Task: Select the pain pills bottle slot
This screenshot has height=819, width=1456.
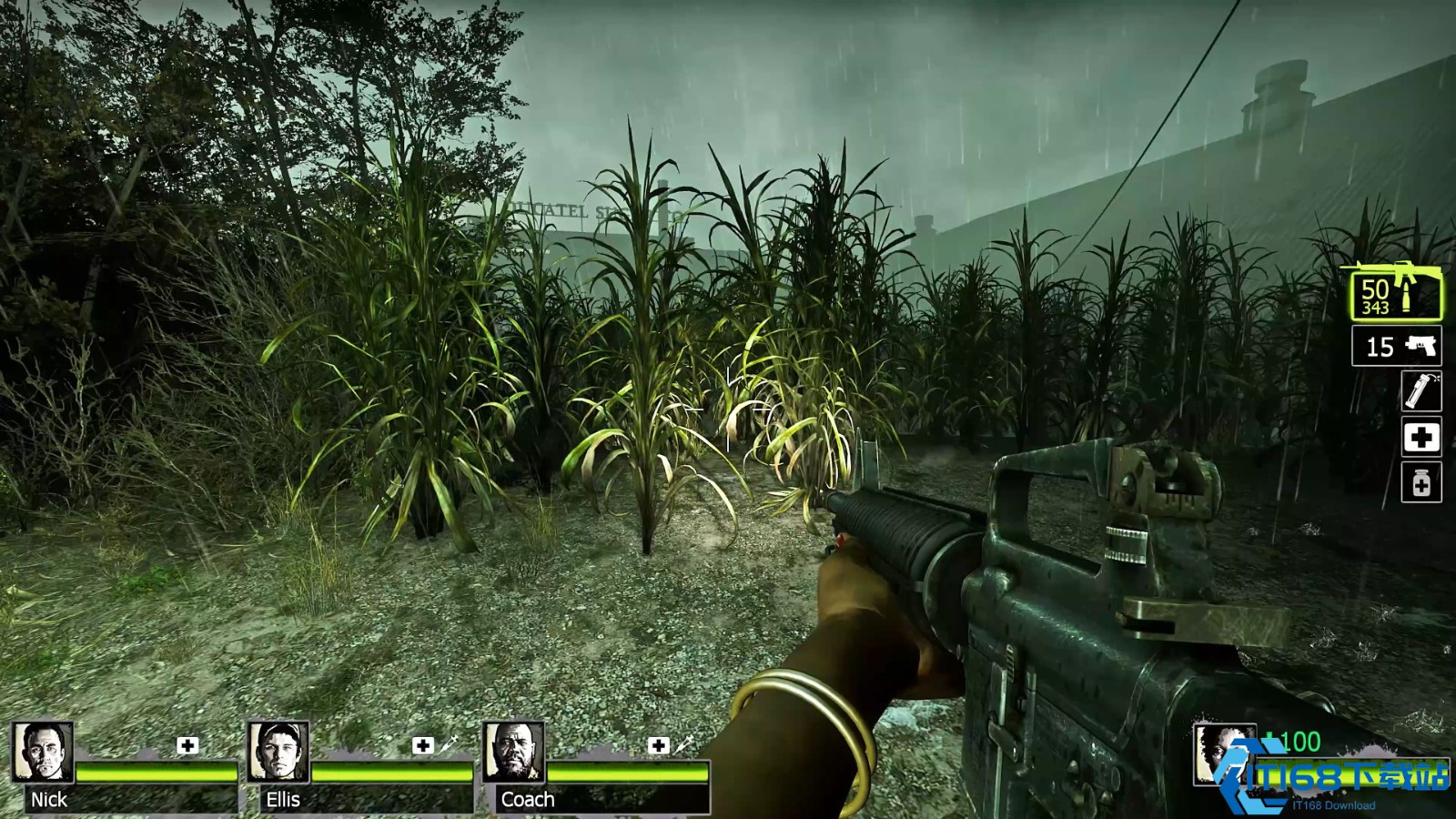Action: (x=1421, y=483)
